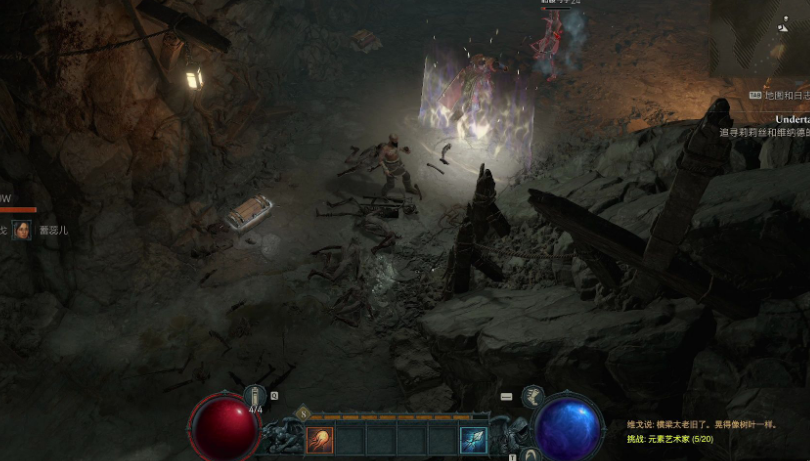Viewport: 810px width, 461px height.
Task: Click the level 8 diamond badge on the XP bar
Action: tap(303, 412)
